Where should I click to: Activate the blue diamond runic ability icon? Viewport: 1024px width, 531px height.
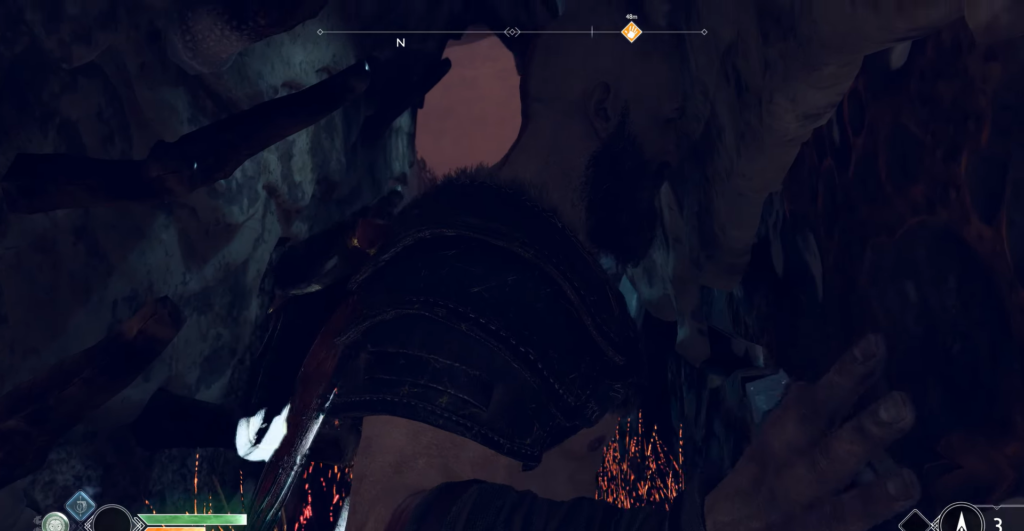pyautogui.click(x=80, y=505)
